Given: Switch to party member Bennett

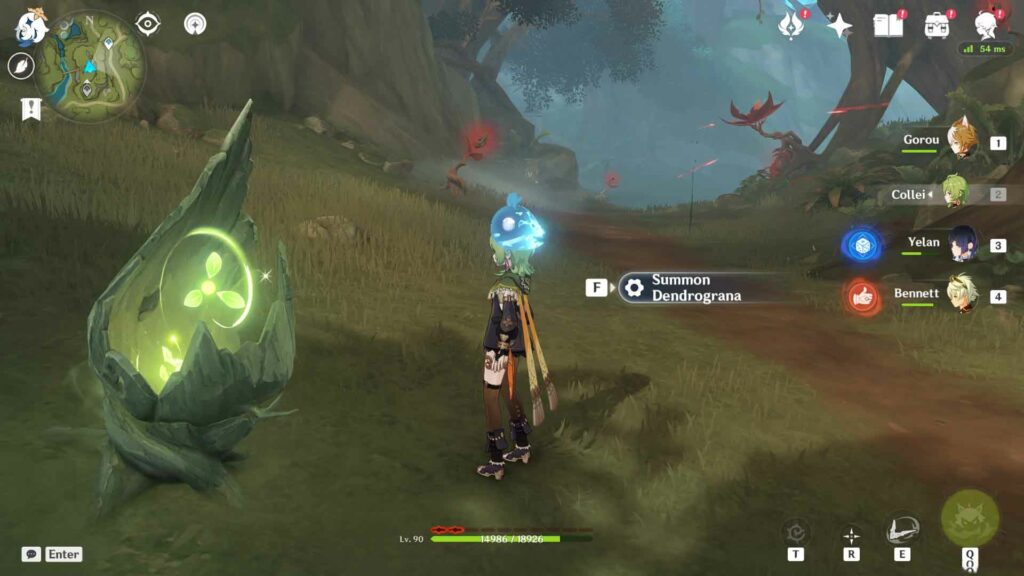Looking at the screenshot, I should [x=961, y=294].
